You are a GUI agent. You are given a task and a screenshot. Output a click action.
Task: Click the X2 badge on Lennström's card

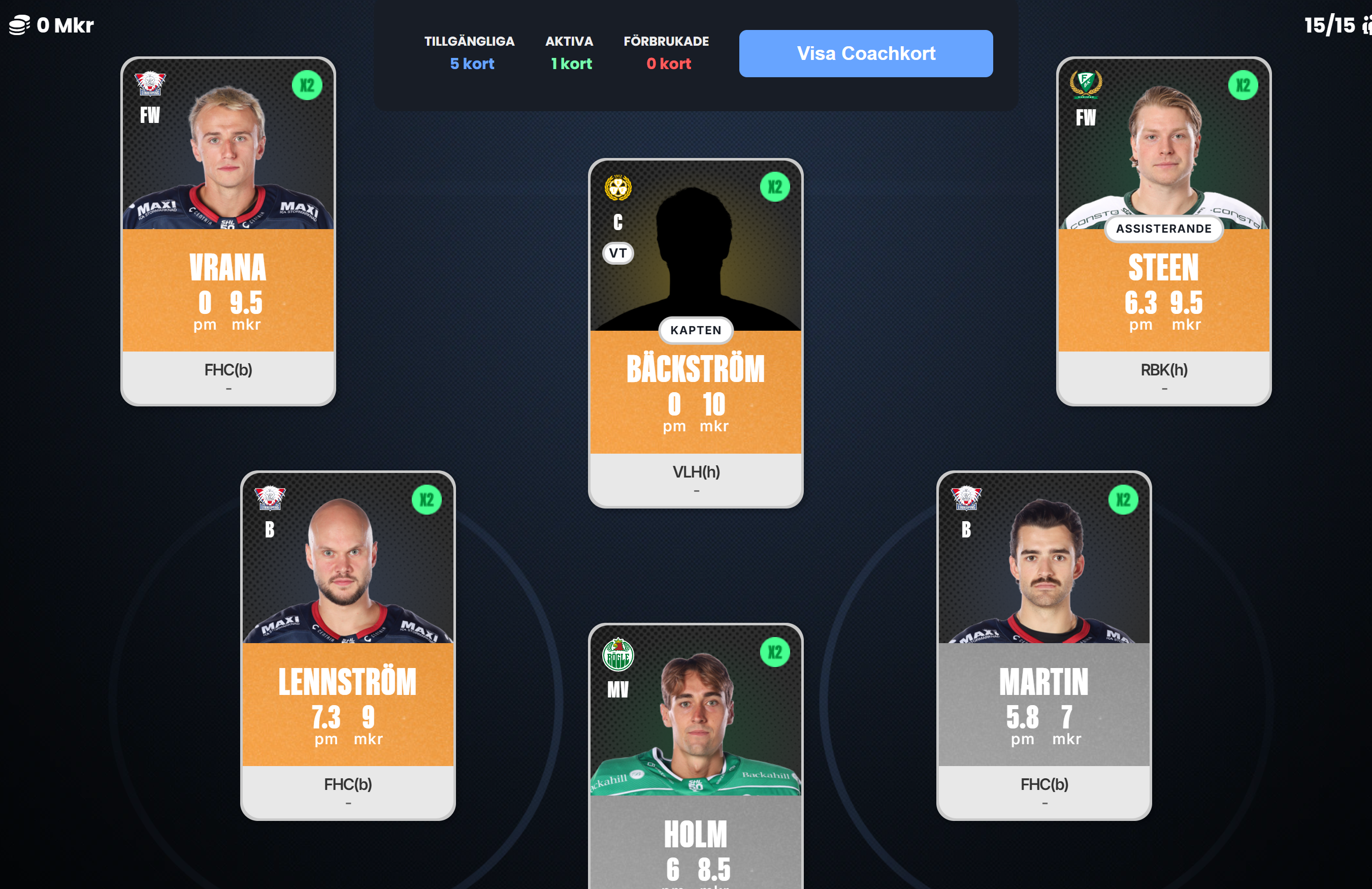coord(426,499)
